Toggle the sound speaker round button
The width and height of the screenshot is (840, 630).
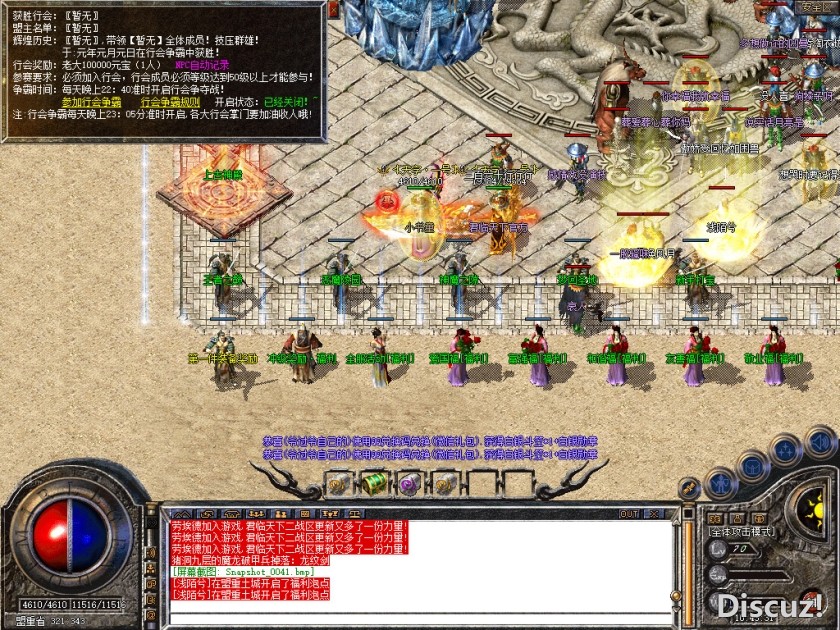(x=821, y=441)
